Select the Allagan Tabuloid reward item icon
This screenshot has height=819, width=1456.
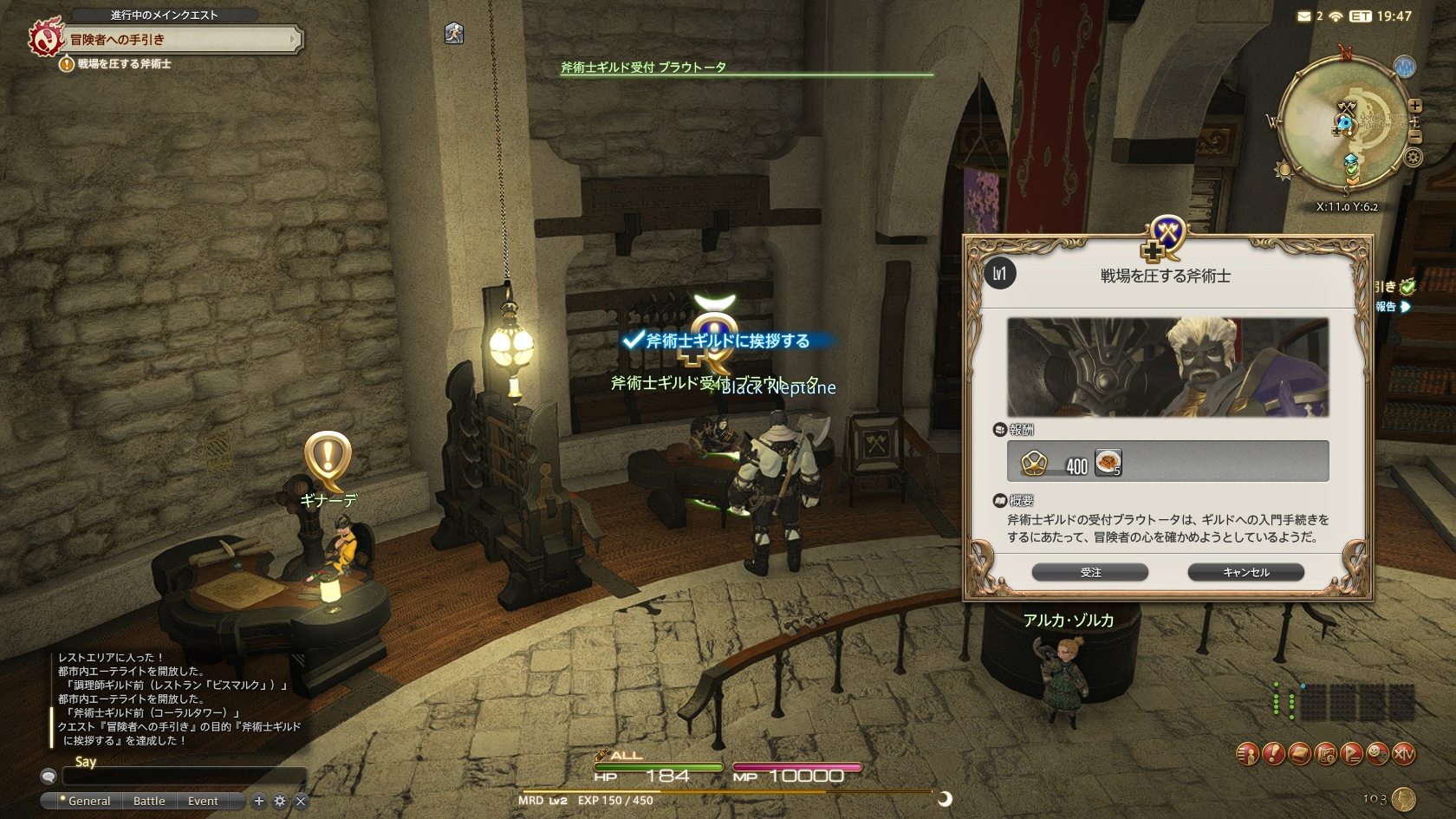[1108, 463]
